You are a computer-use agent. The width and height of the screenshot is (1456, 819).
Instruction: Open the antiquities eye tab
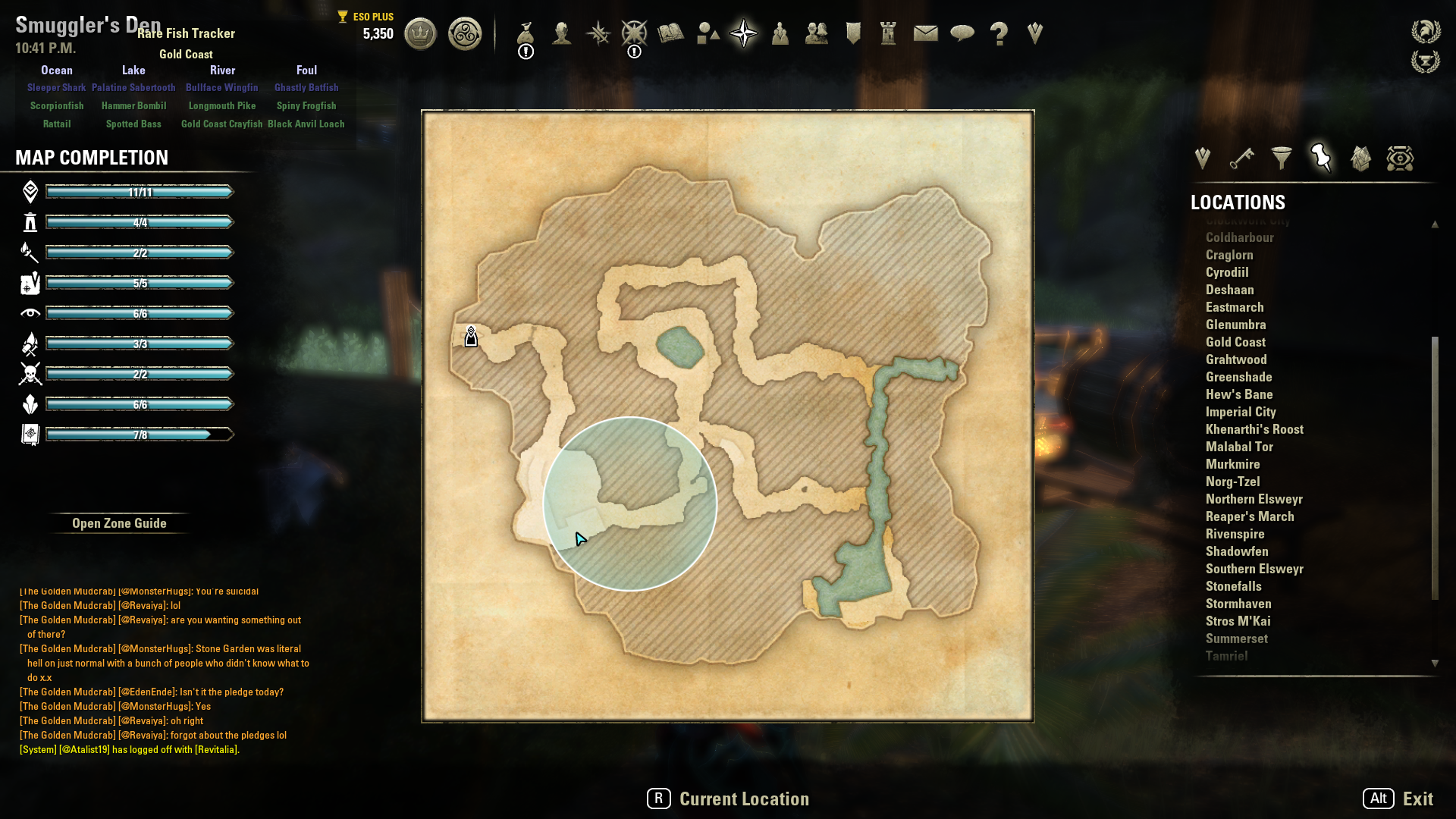tap(1400, 158)
